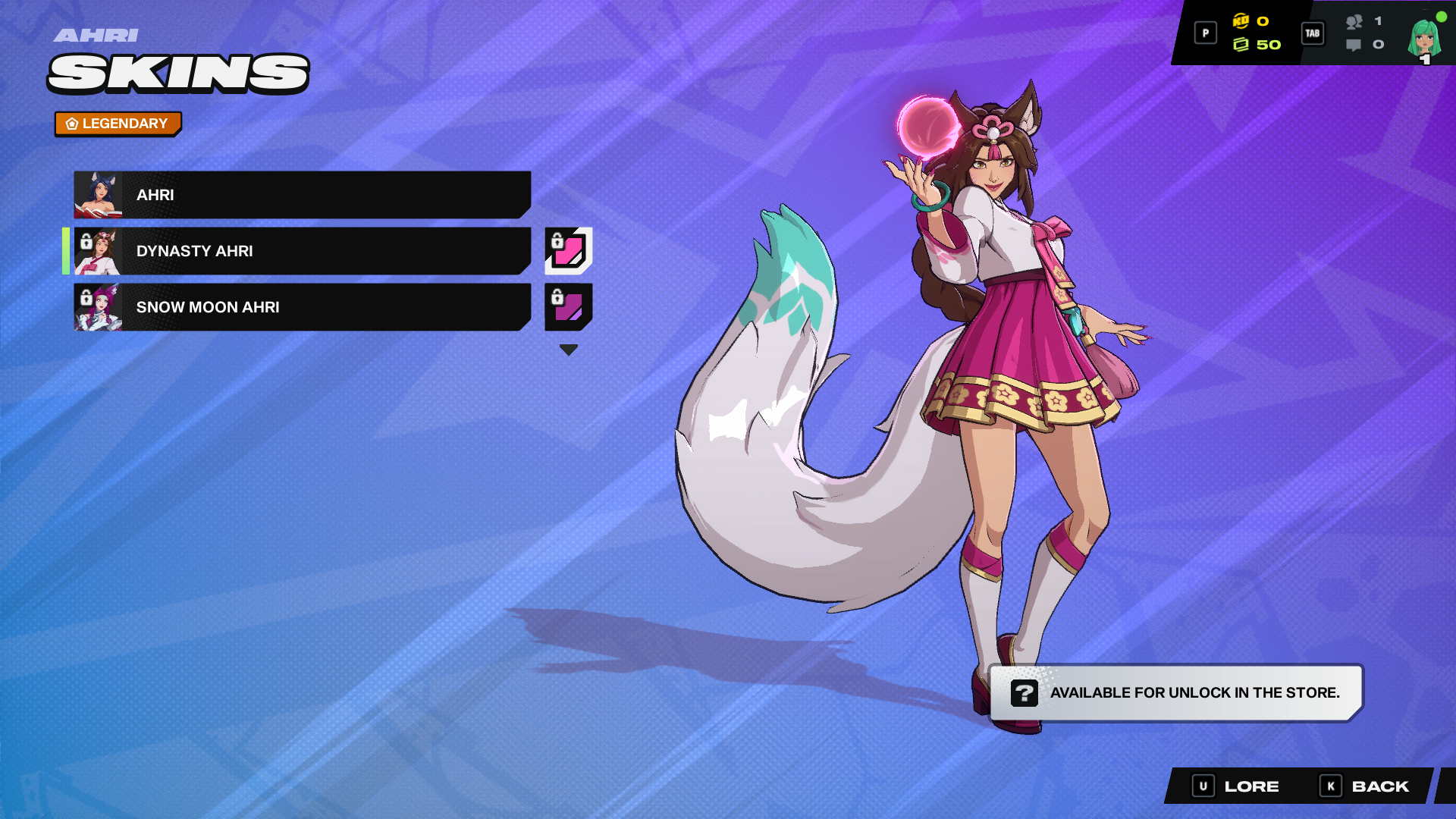Click the U key icon next to Lore
This screenshot has width=1456, height=819.
[1203, 786]
